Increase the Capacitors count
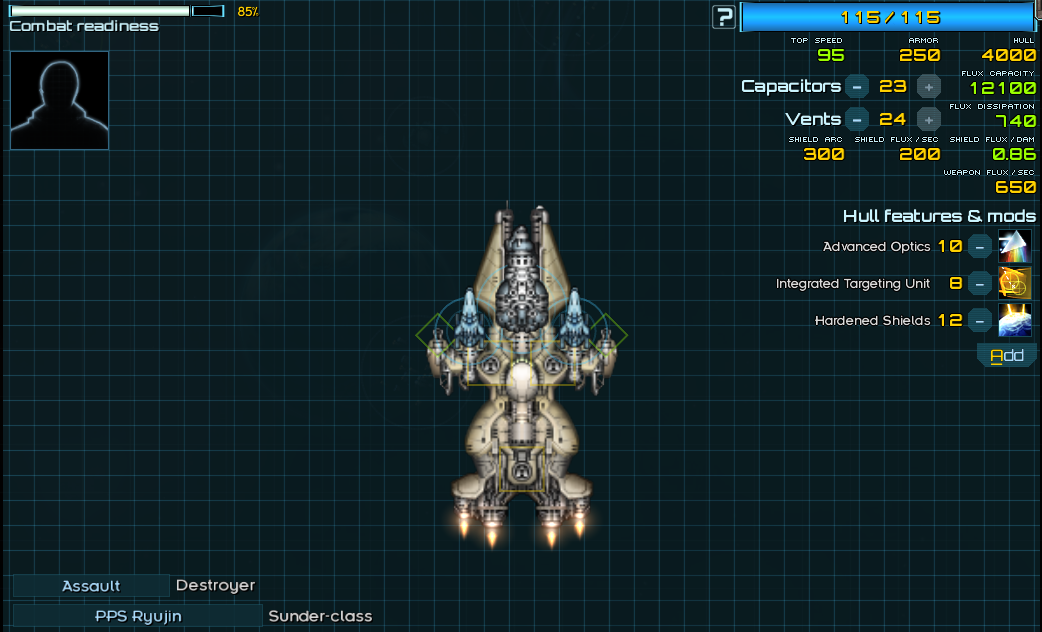Screen dimensions: 1042x632 (x=929, y=86)
